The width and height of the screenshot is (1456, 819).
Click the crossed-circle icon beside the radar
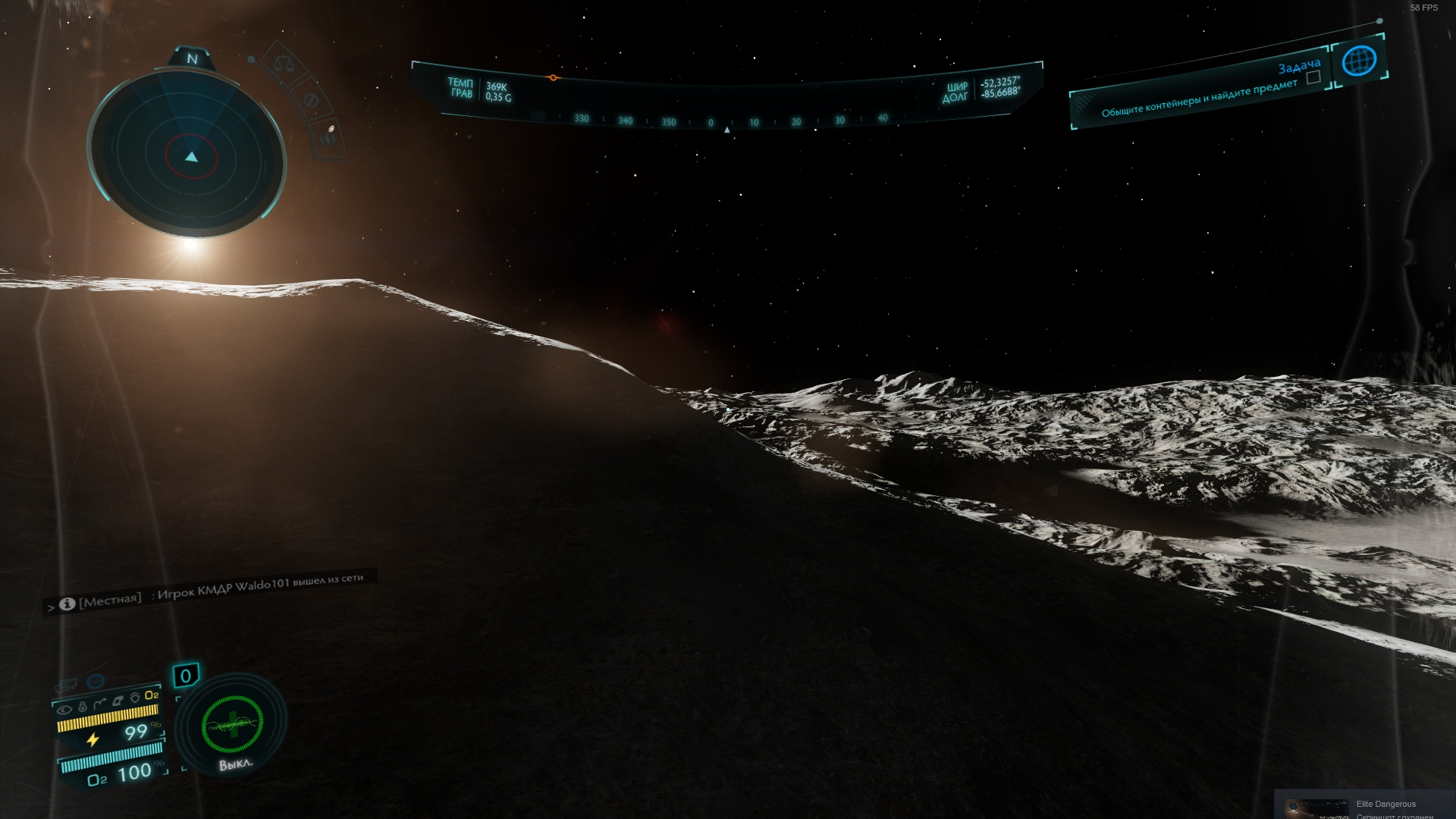[x=310, y=100]
